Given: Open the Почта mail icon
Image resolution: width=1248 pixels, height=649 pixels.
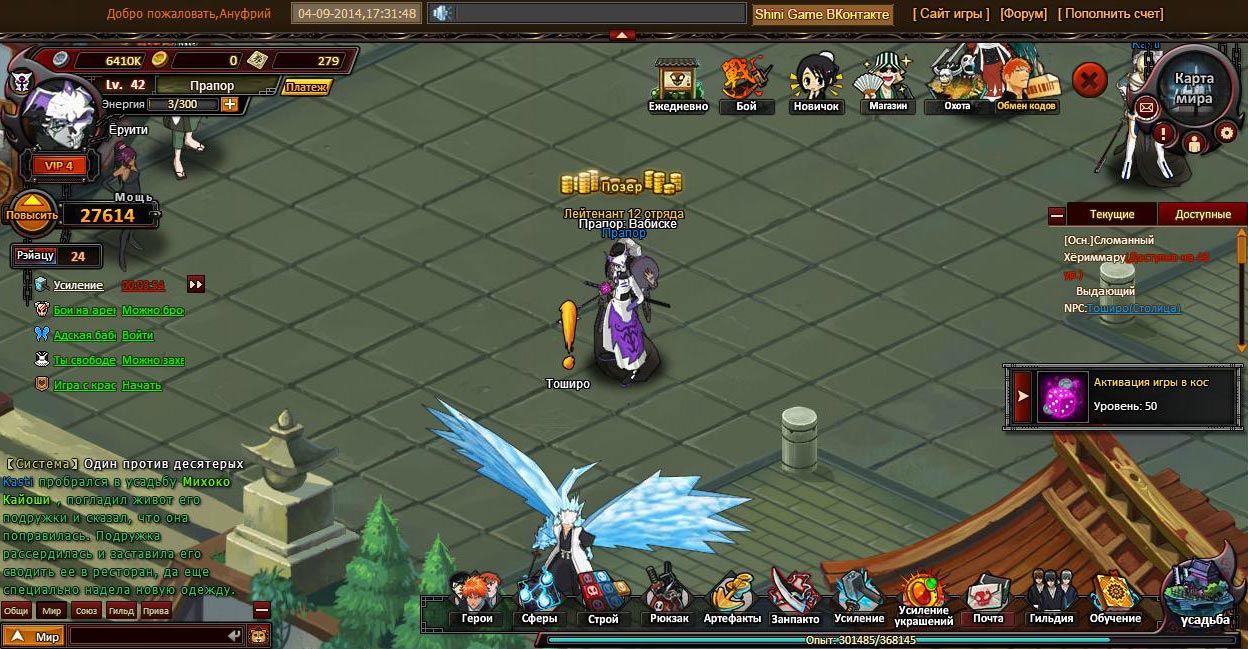Looking at the screenshot, I should [988, 598].
